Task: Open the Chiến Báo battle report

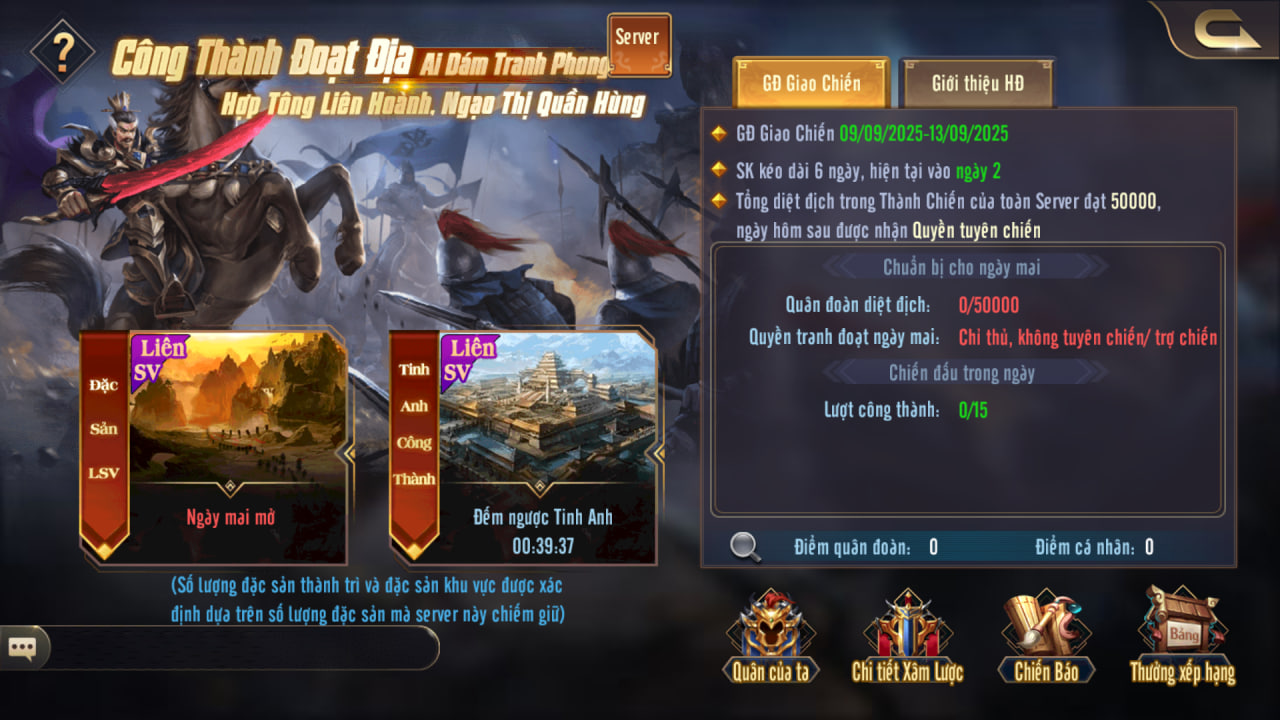Action: pos(1046,638)
